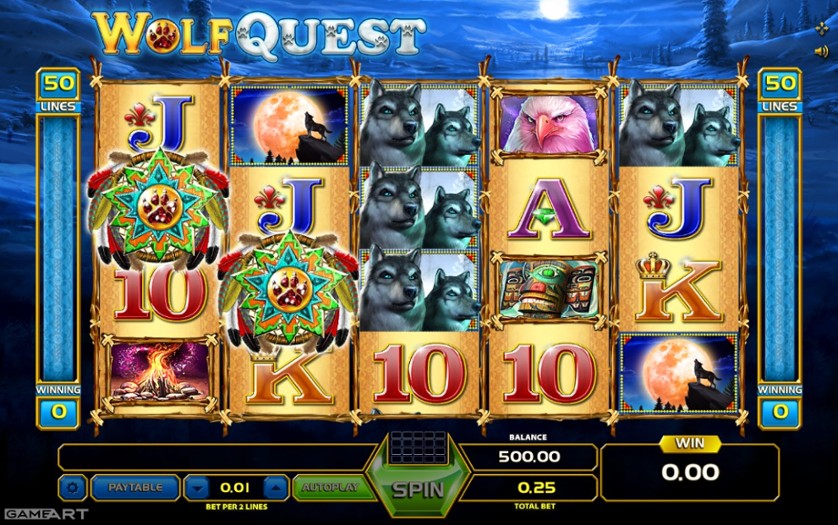Open the gear settings button
This screenshot has width=838, height=525.
(x=72, y=488)
